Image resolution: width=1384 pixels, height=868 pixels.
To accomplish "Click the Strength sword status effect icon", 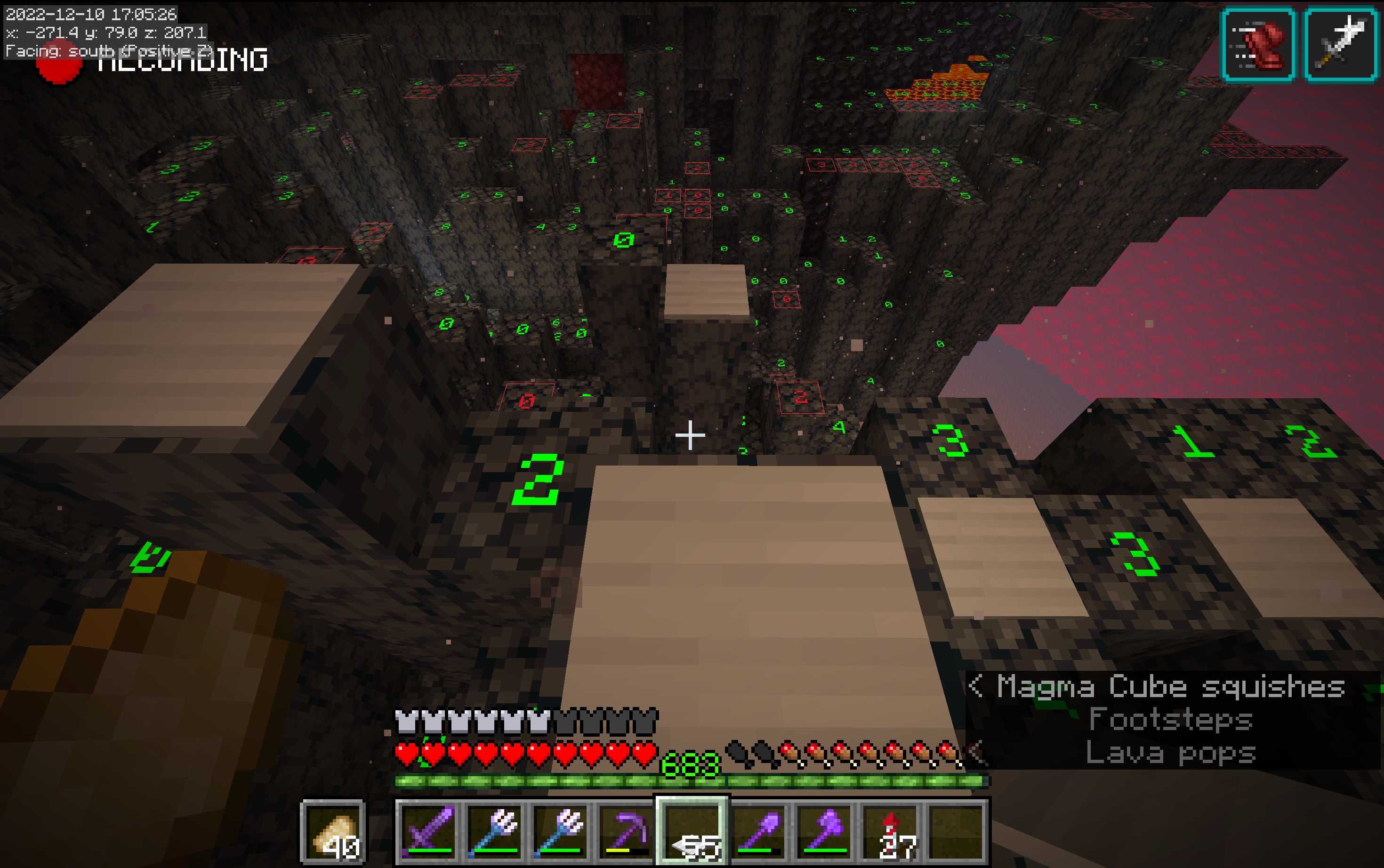I will click(1341, 44).
